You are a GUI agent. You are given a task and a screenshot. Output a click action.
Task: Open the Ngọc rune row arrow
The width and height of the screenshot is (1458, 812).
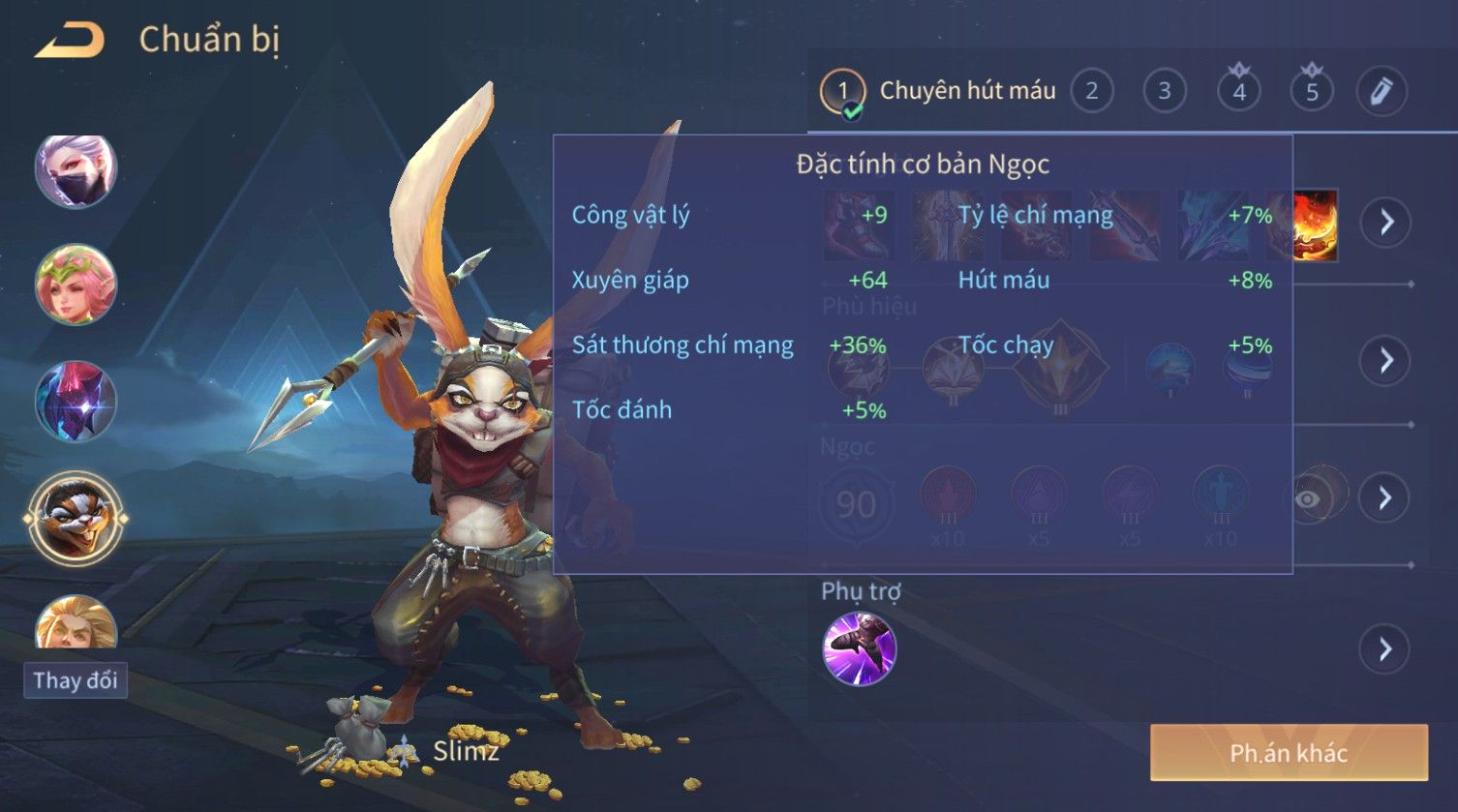(x=1384, y=498)
